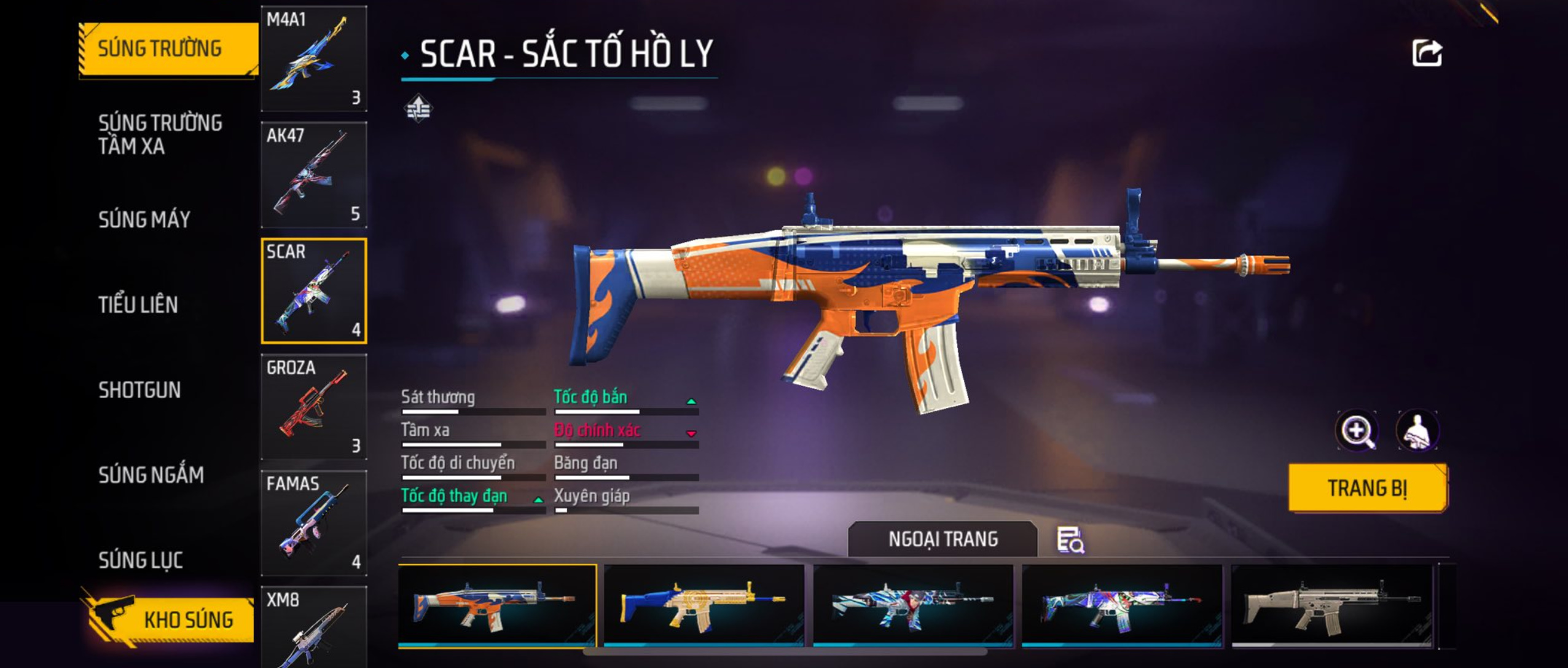This screenshot has height=668, width=1568.
Task: Switch to Súng Trường Tầm Xa category
Action: click(160, 135)
